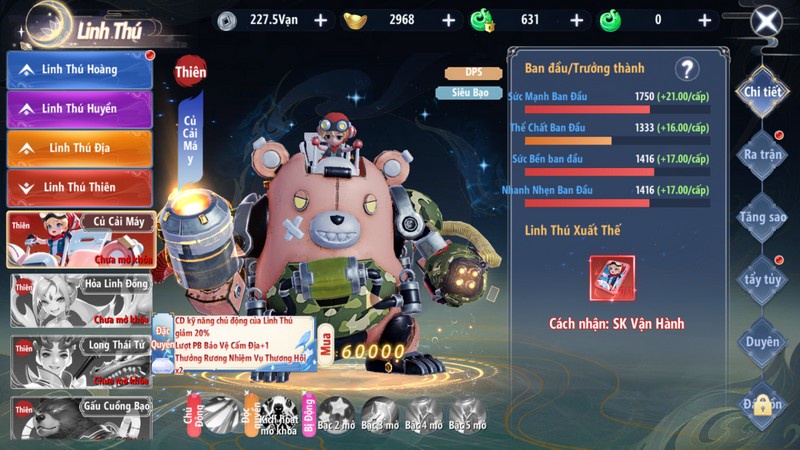800x450 pixels.
Task: Switch to the Linh Thú Hoàng category
Action: click(80, 69)
